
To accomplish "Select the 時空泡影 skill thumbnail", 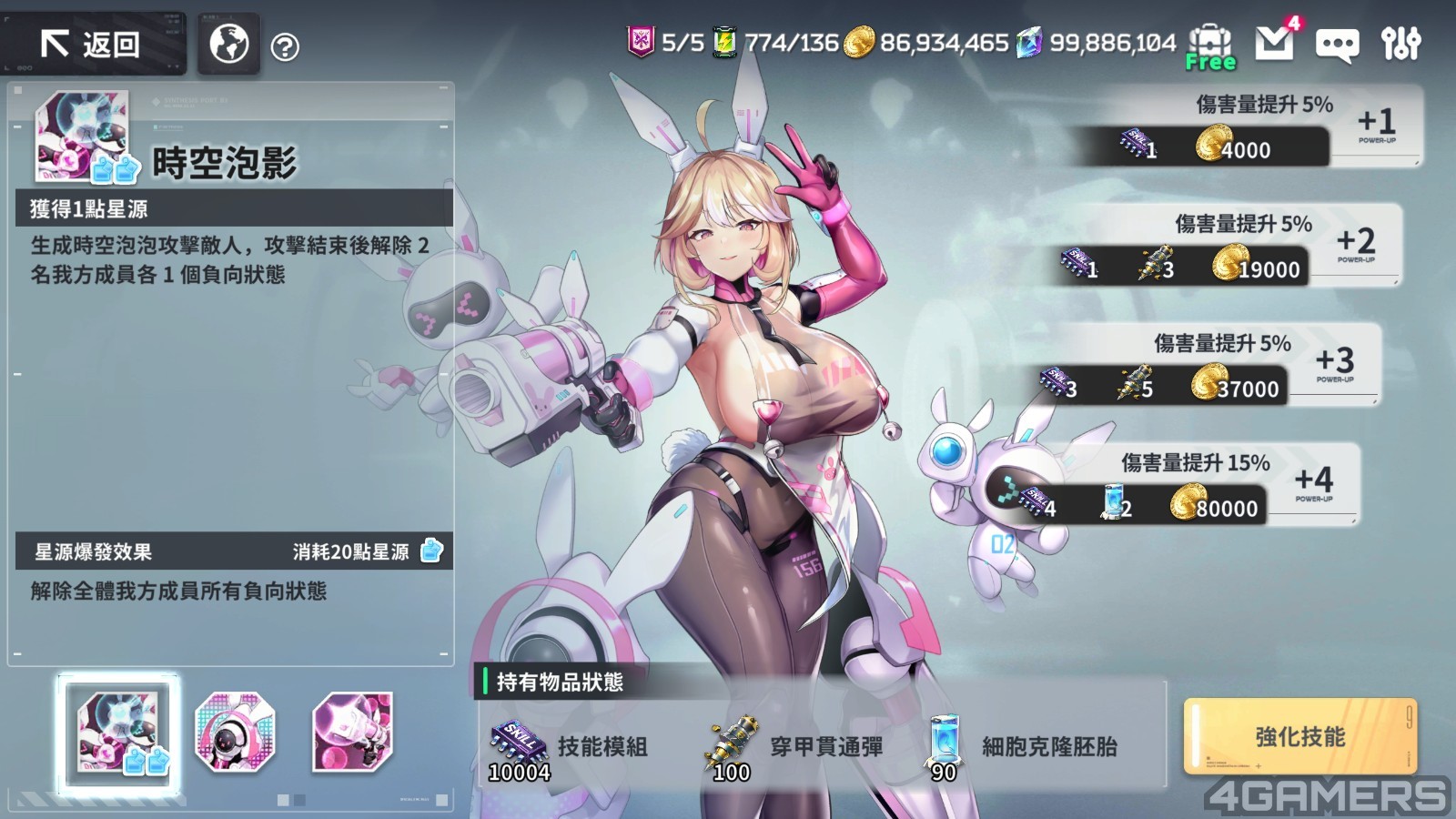I will click(118, 733).
